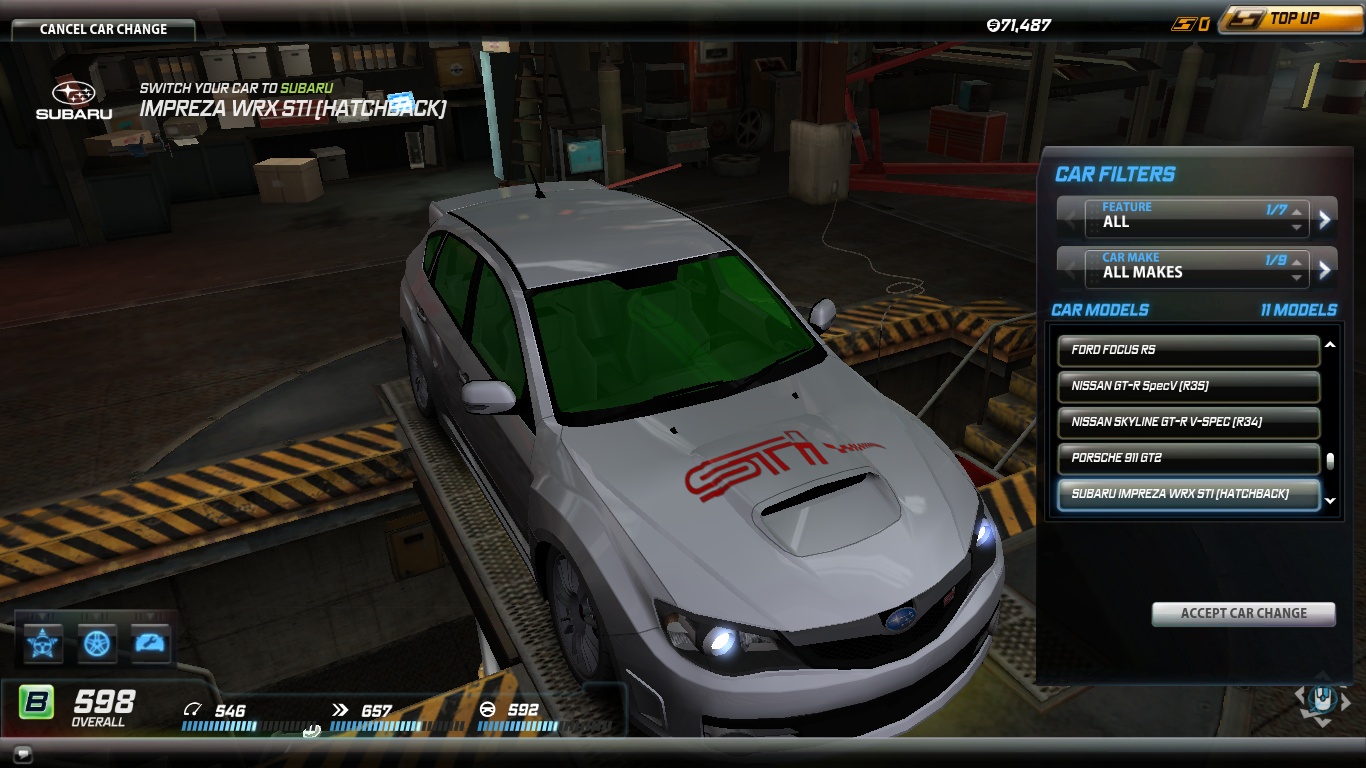Accept the car change

[1243, 613]
